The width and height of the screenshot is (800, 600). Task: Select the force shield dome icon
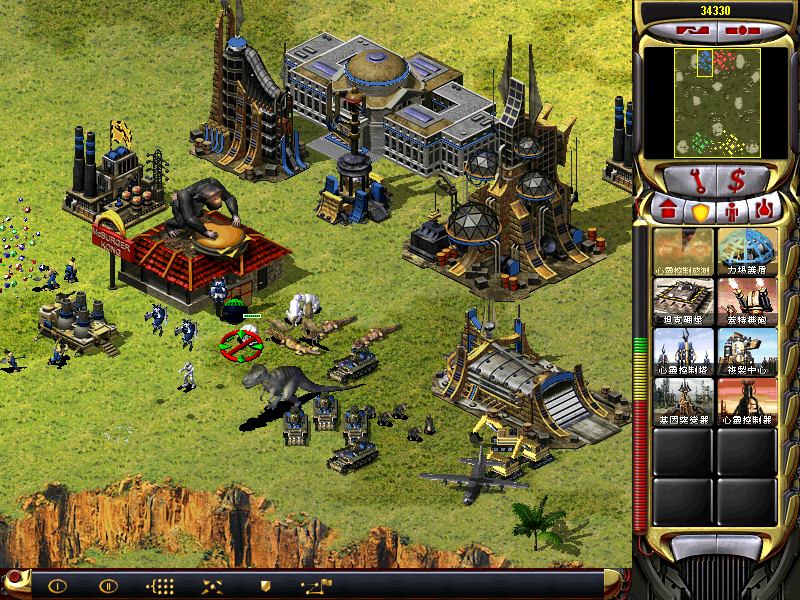pos(747,249)
